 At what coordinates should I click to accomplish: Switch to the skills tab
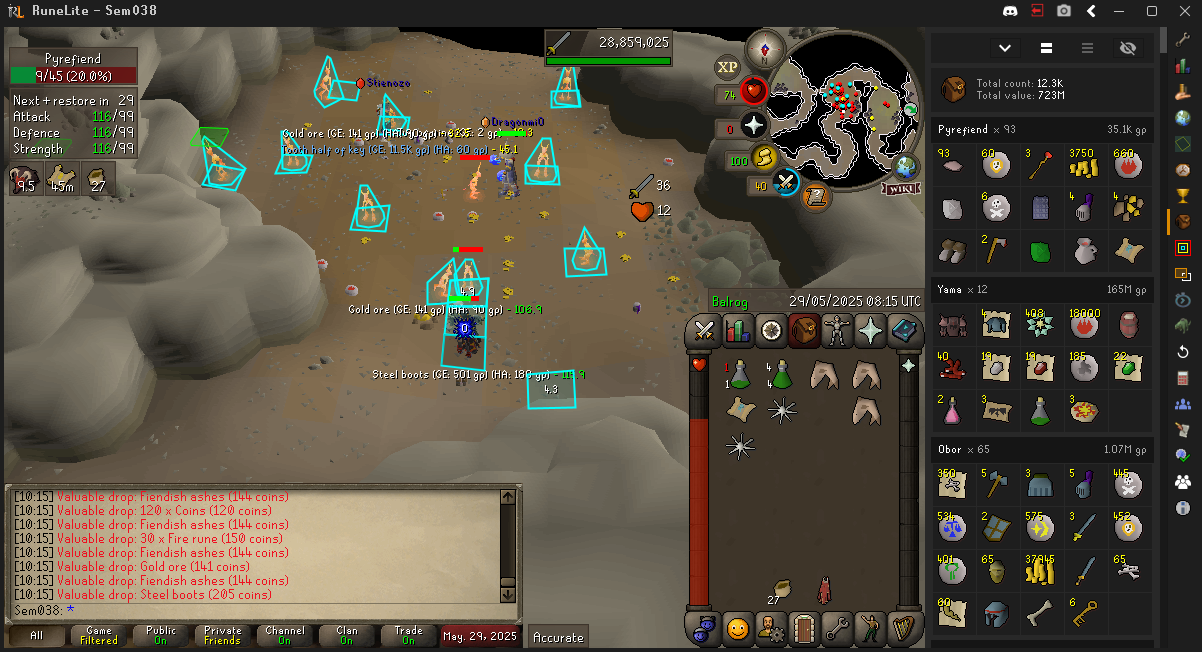click(x=737, y=329)
